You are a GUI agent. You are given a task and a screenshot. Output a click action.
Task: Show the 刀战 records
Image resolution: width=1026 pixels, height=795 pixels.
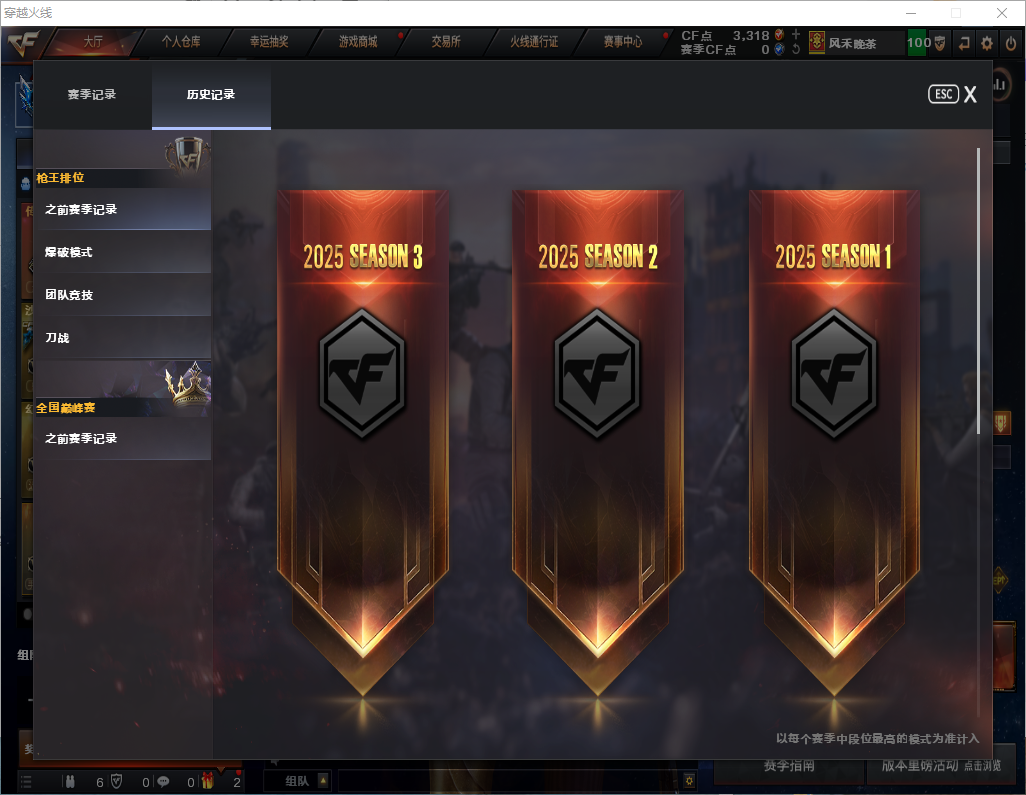tap(122, 338)
